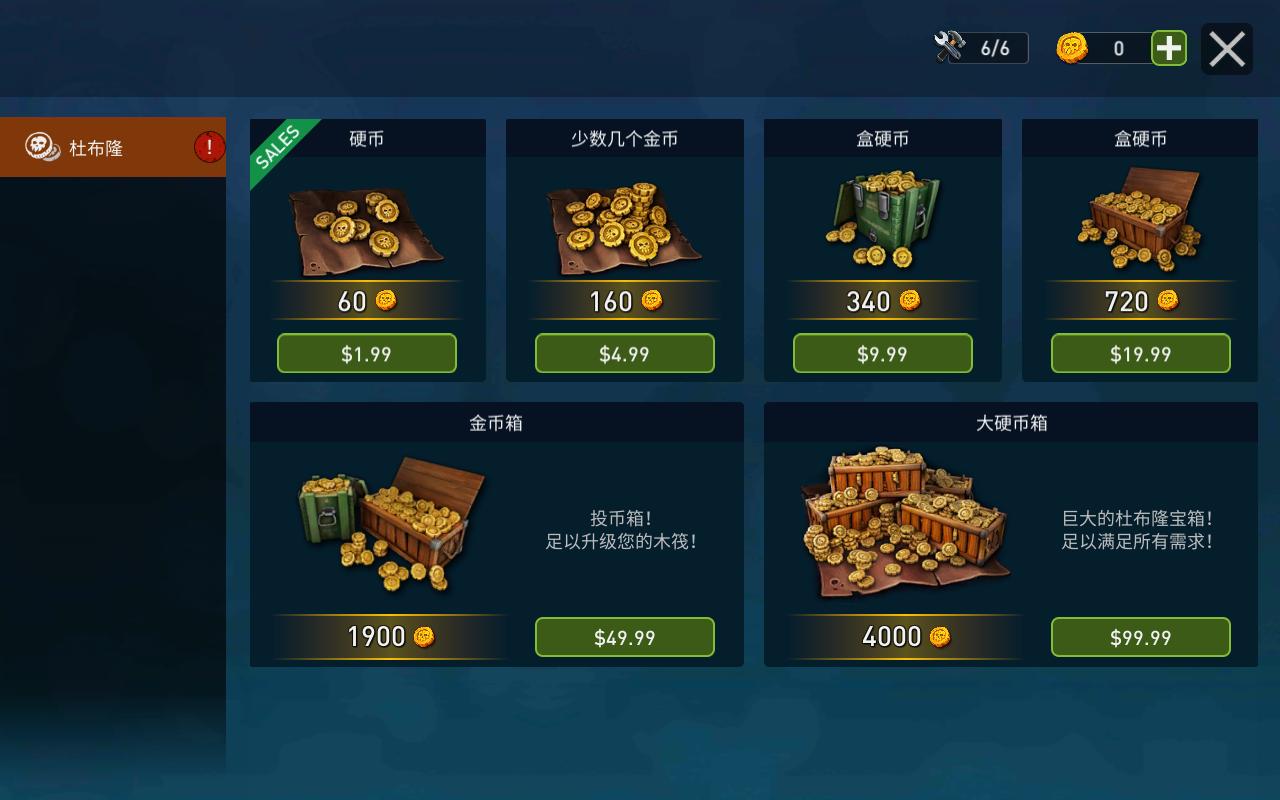Buy the $9.99 green crate of coins

883,354
